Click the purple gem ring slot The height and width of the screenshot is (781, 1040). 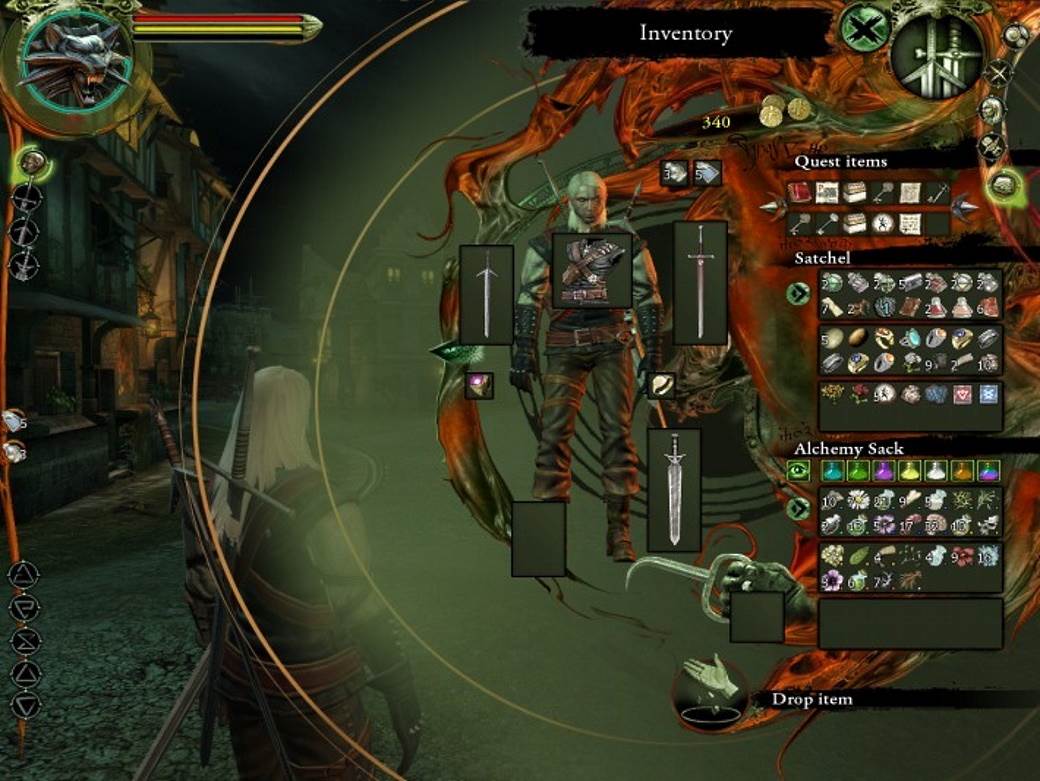[x=478, y=385]
